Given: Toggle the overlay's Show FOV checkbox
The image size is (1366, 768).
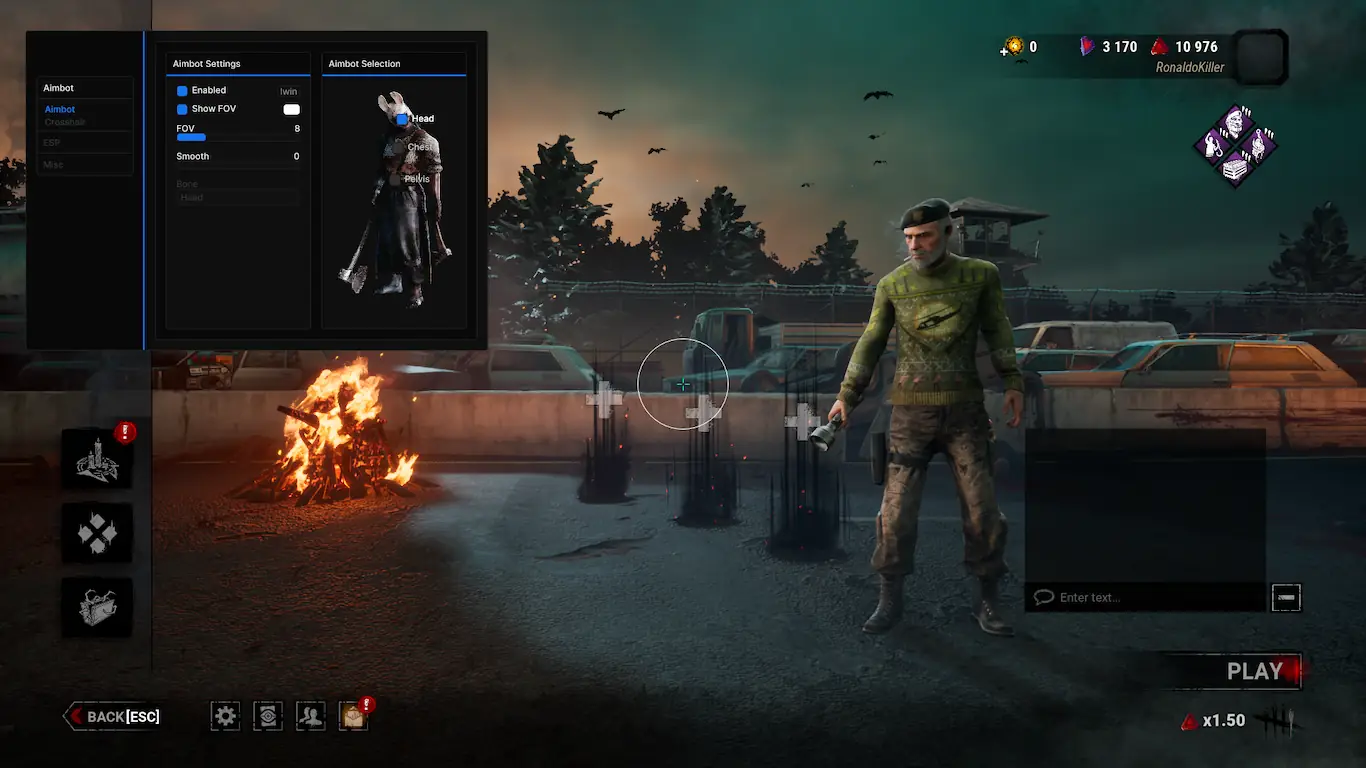Looking at the screenshot, I should (182, 109).
